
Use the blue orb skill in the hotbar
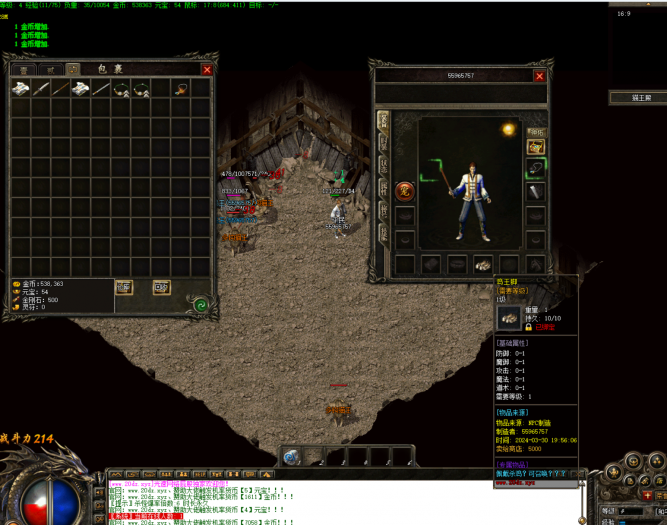292,456
